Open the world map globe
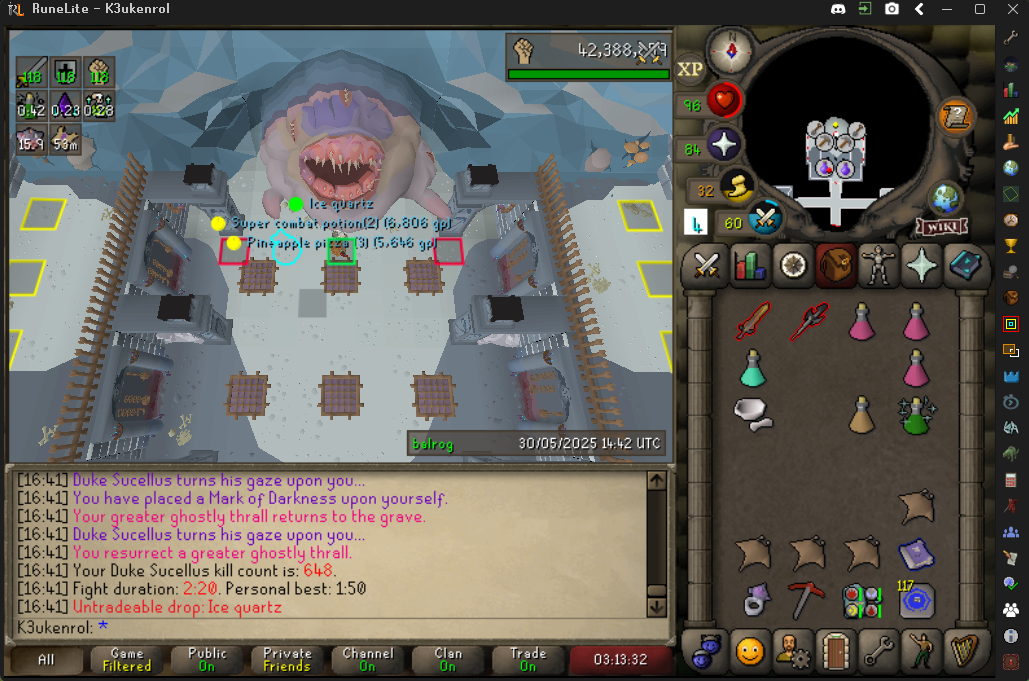 945,197
